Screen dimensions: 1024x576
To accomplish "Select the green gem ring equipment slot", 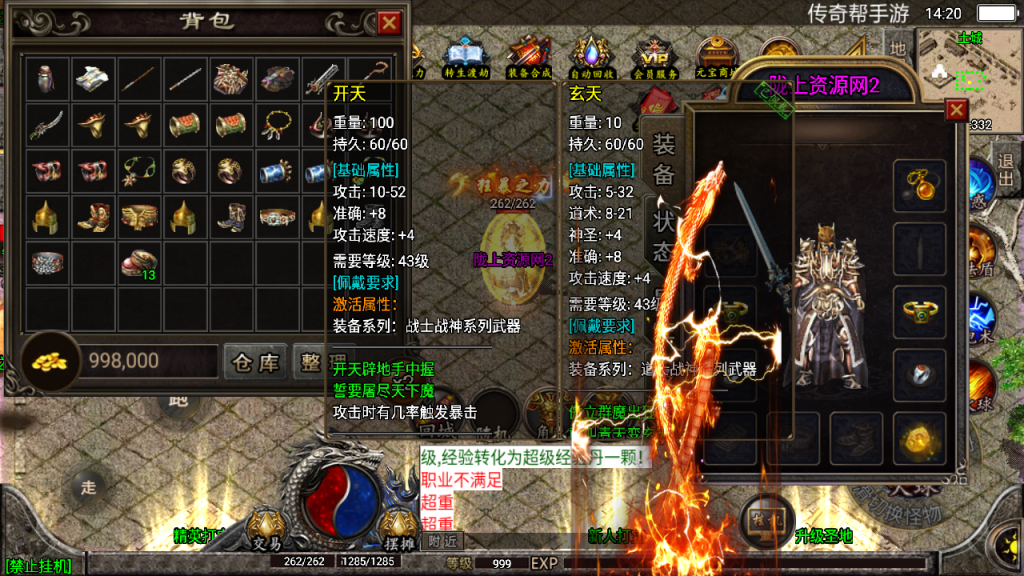I will click(919, 311).
